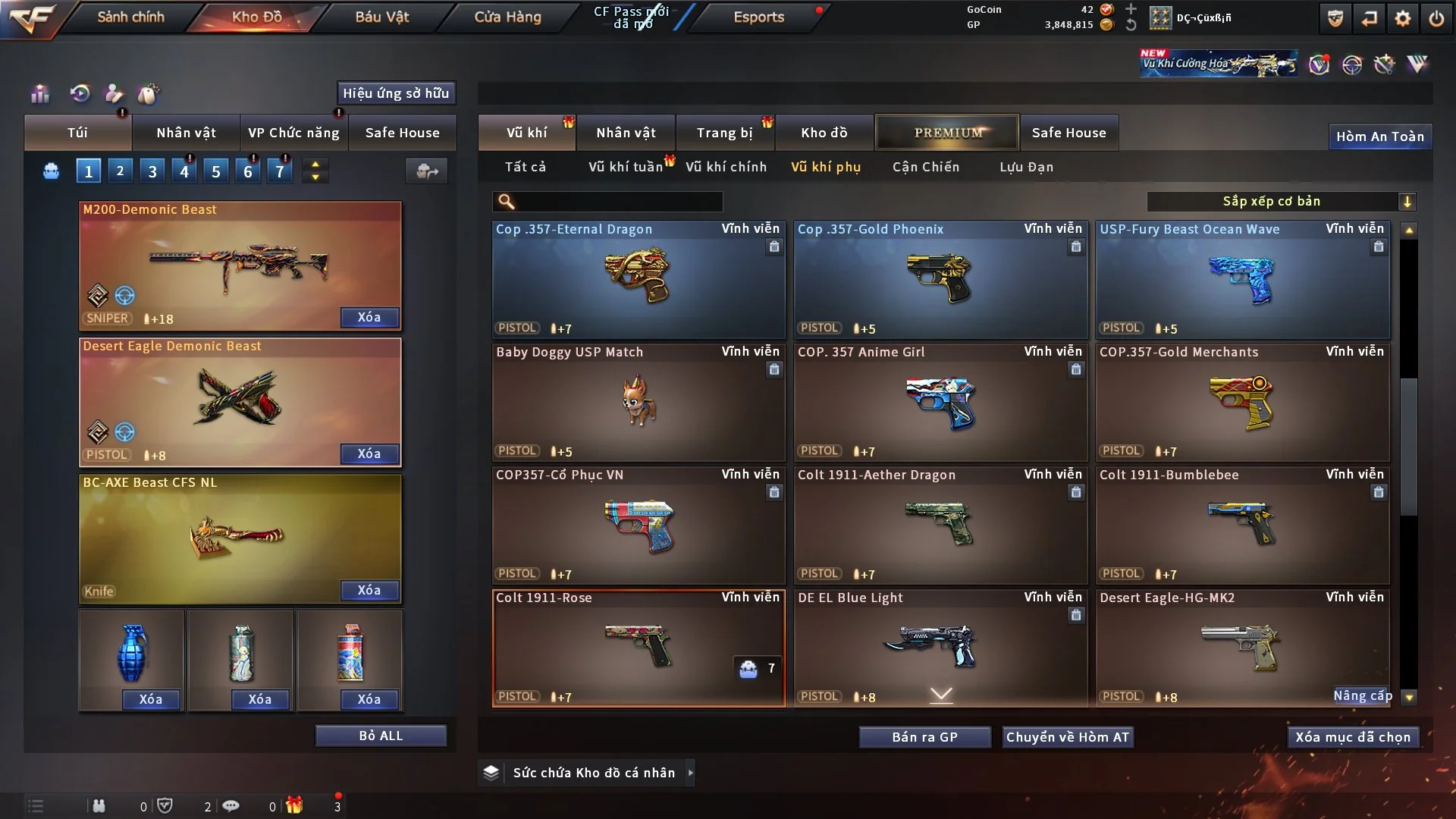Open the Cửa Hàng shop menu
1456x819 pixels.
pyautogui.click(x=507, y=17)
